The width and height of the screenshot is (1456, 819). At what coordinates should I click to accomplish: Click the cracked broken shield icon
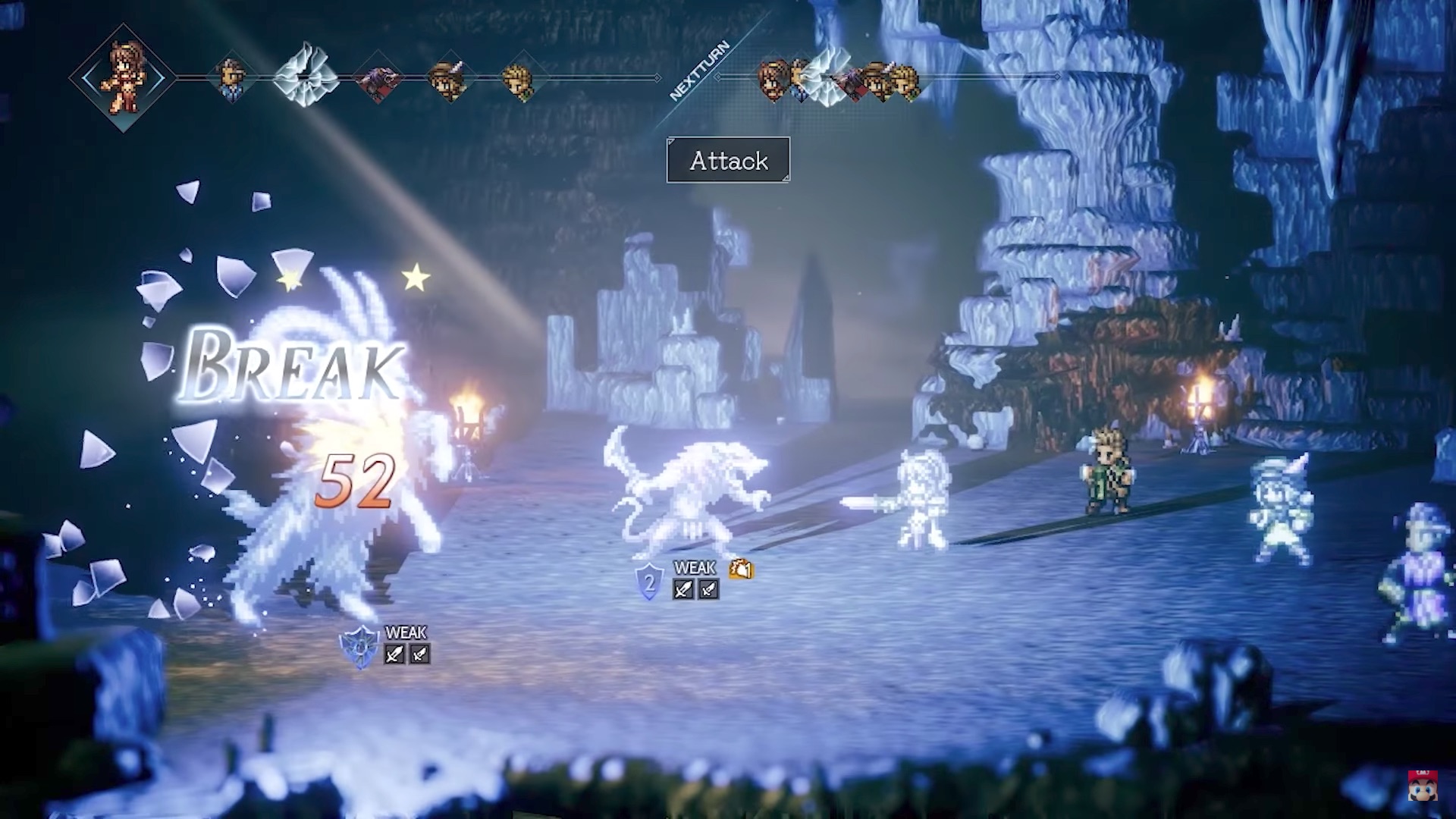[x=359, y=647]
